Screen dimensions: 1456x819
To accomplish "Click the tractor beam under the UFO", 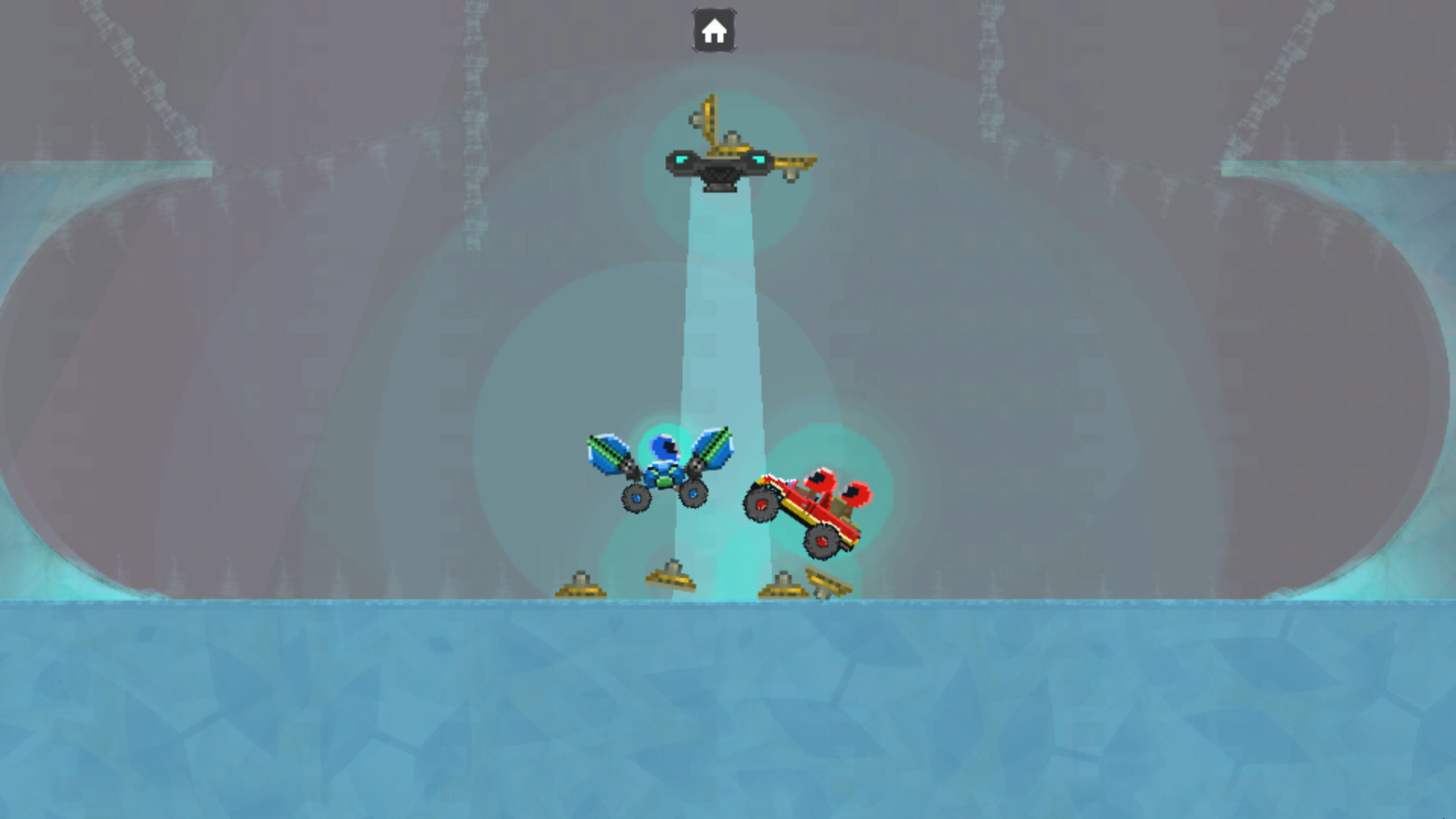I will pyautogui.click(x=717, y=303).
